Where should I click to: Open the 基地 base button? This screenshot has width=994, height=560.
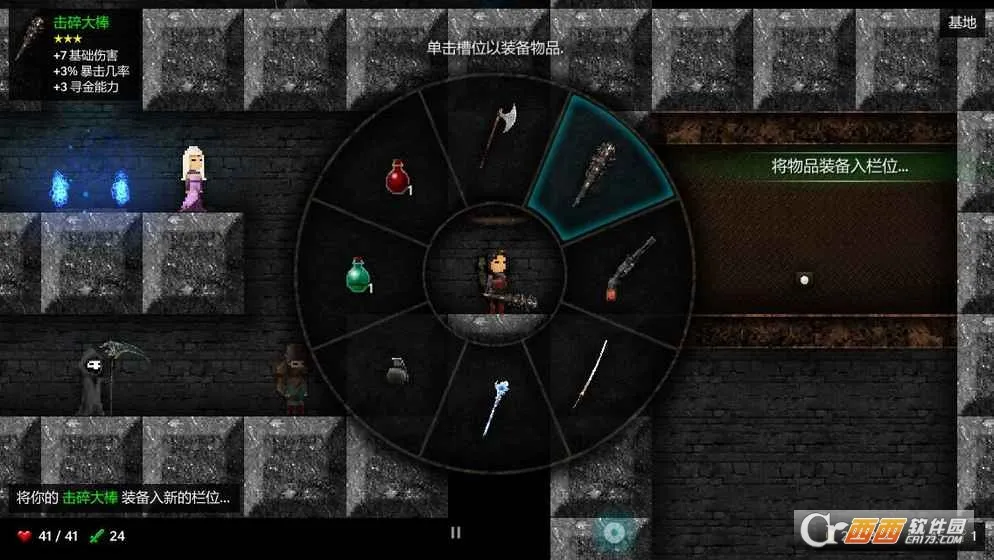(962, 22)
